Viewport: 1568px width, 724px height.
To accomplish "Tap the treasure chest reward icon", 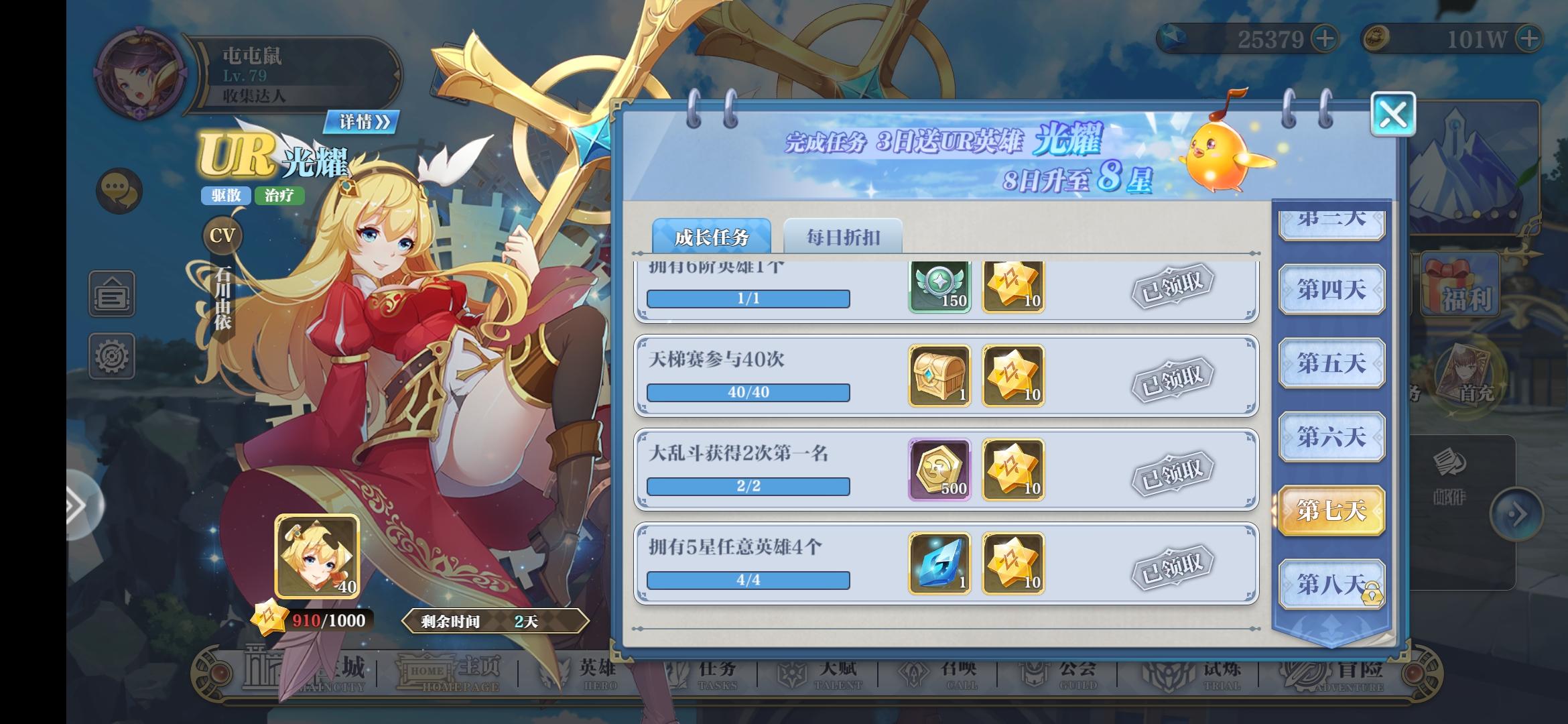I will [x=939, y=376].
